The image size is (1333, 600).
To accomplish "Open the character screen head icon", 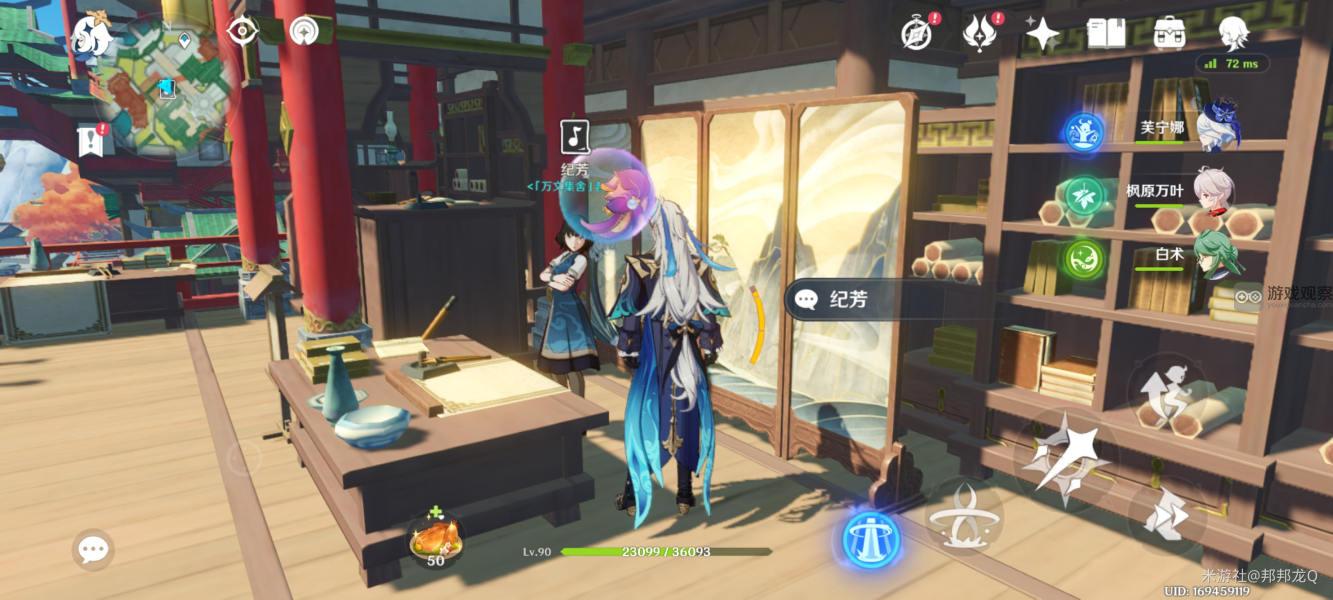I will 1233,33.
